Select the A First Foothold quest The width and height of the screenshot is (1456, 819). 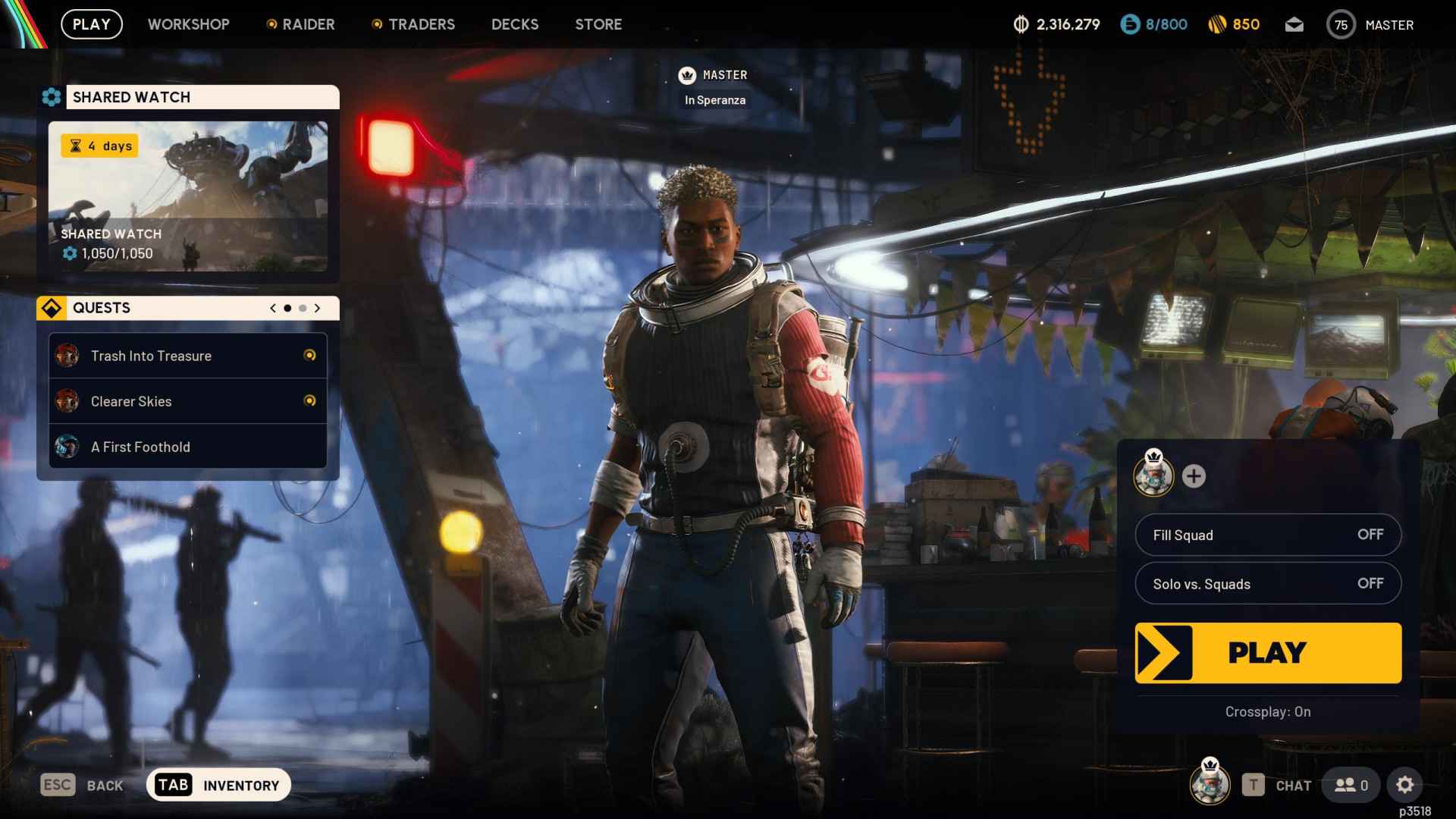(141, 447)
